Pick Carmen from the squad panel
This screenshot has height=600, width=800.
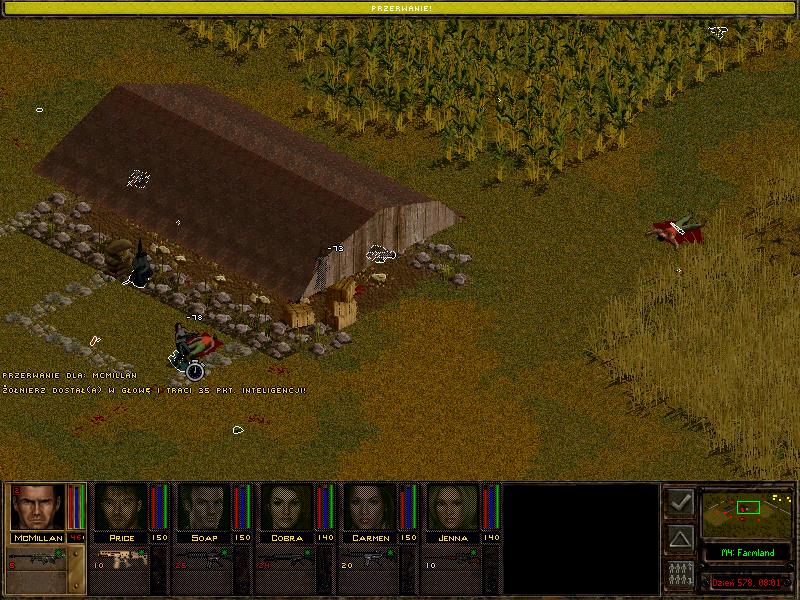370,507
